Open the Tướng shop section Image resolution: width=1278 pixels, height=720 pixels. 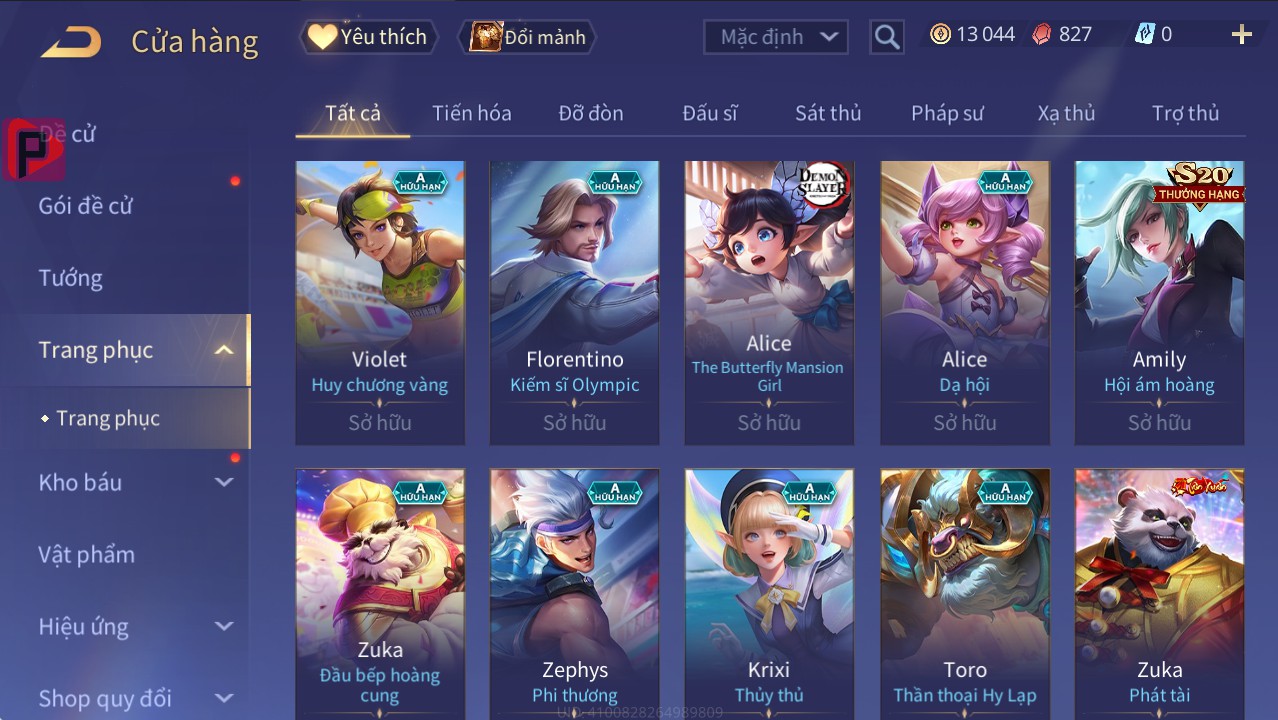click(x=71, y=278)
